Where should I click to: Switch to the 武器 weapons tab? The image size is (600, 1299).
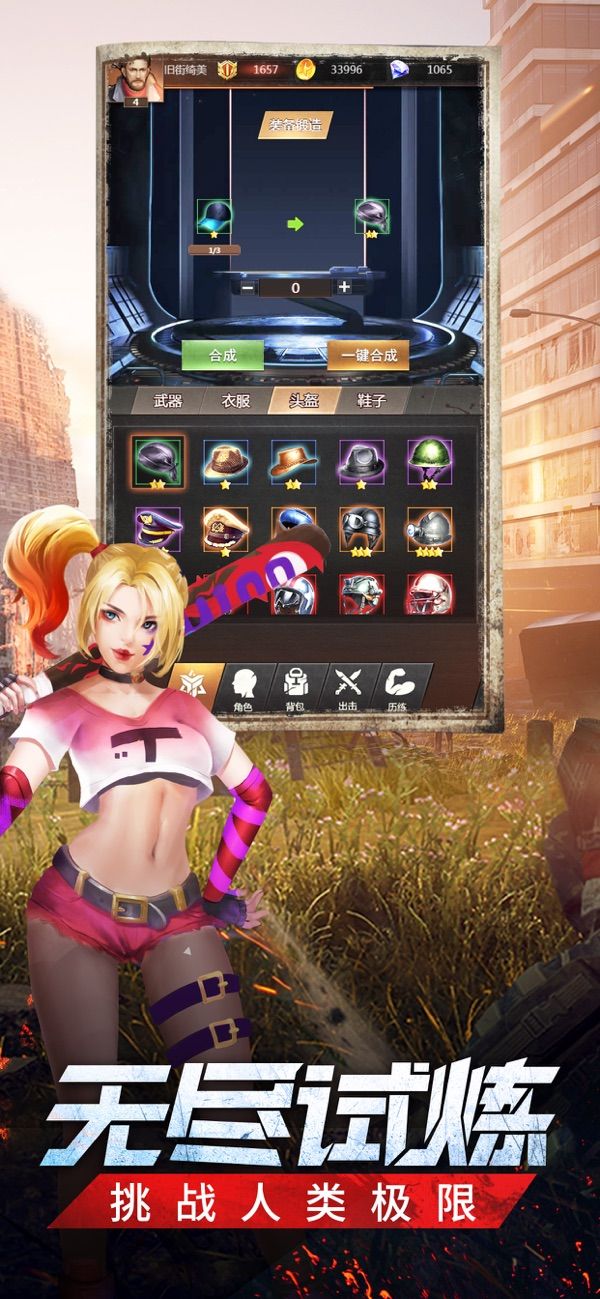pyautogui.click(x=168, y=402)
